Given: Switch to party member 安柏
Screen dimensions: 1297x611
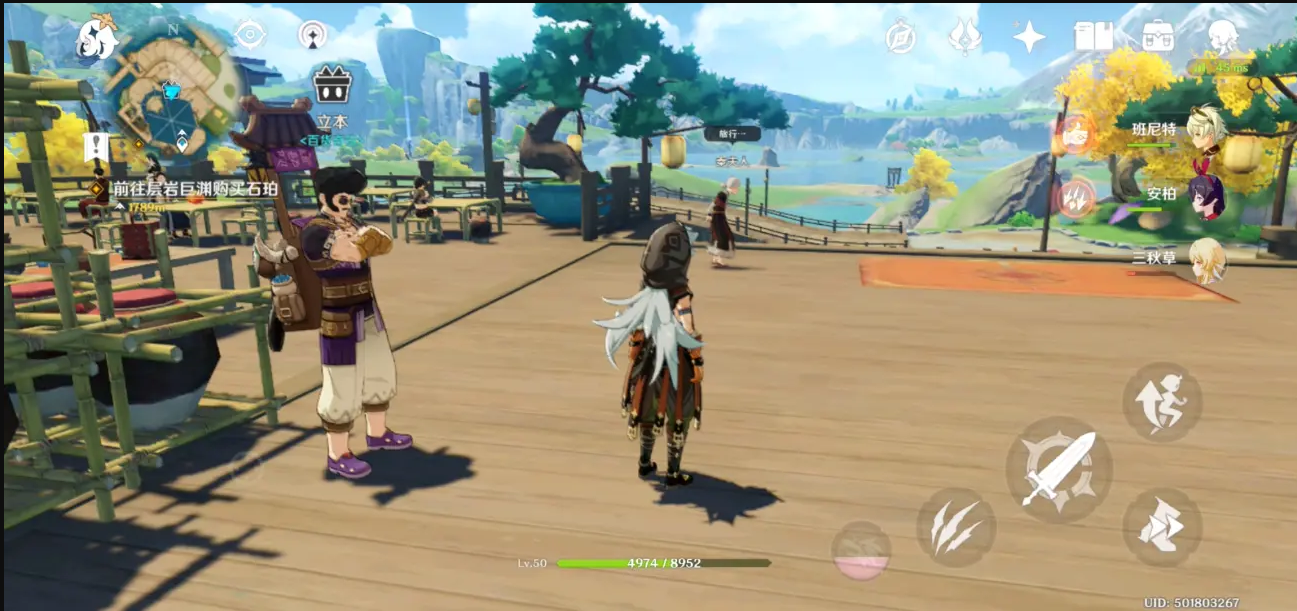Looking at the screenshot, I should click(1206, 194).
